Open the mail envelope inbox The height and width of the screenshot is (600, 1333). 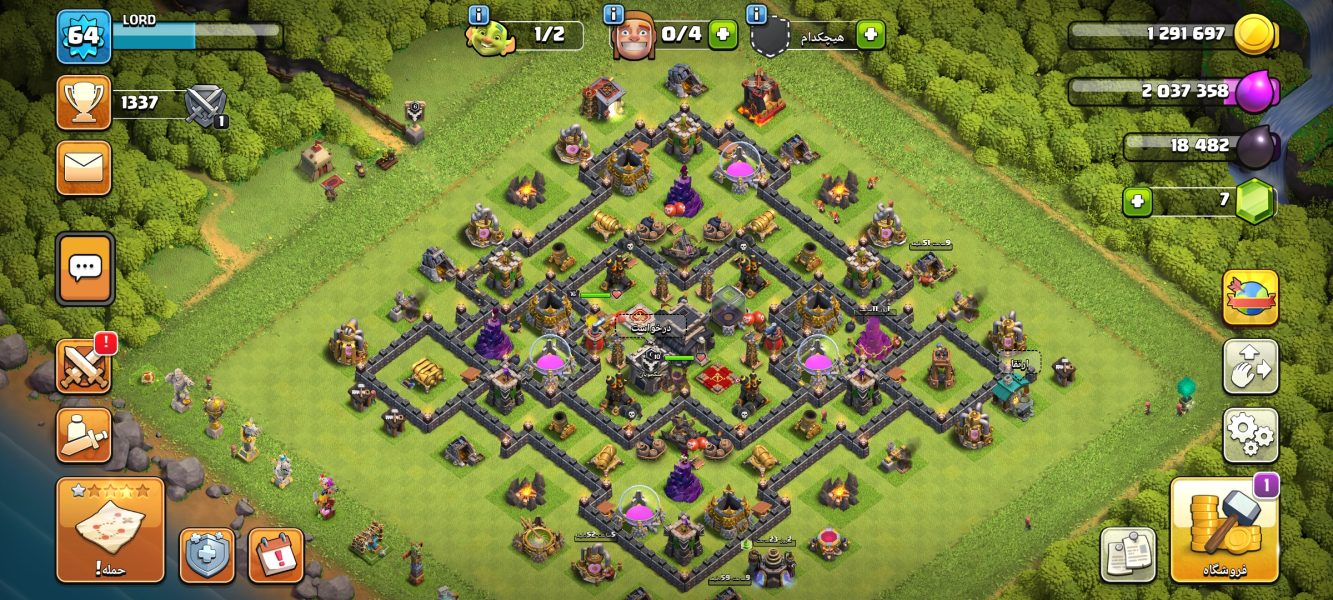pyautogui.click(x=84, y=167)
